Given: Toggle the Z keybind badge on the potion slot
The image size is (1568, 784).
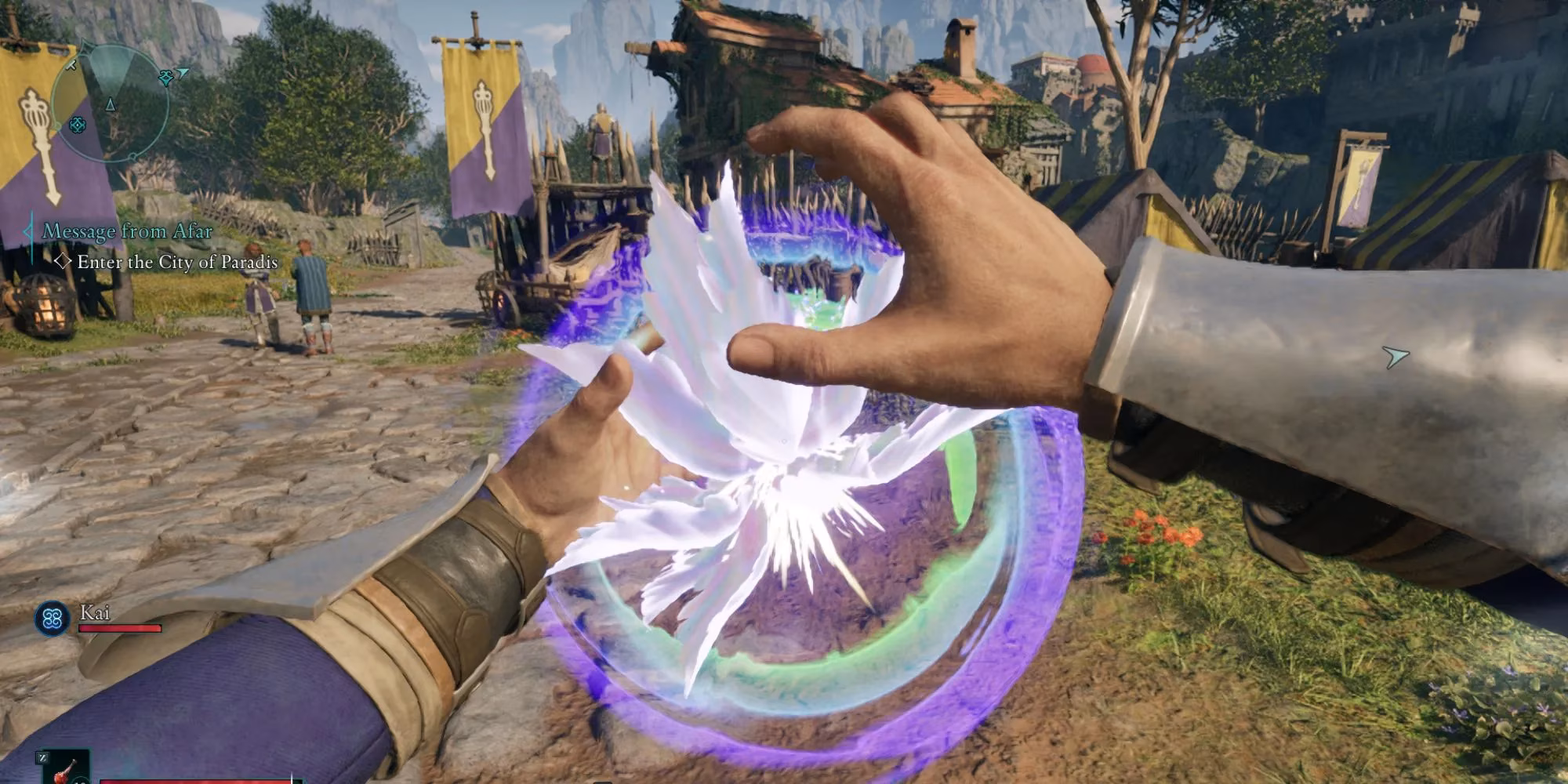Looking at the screenshot, I should 43,759.
